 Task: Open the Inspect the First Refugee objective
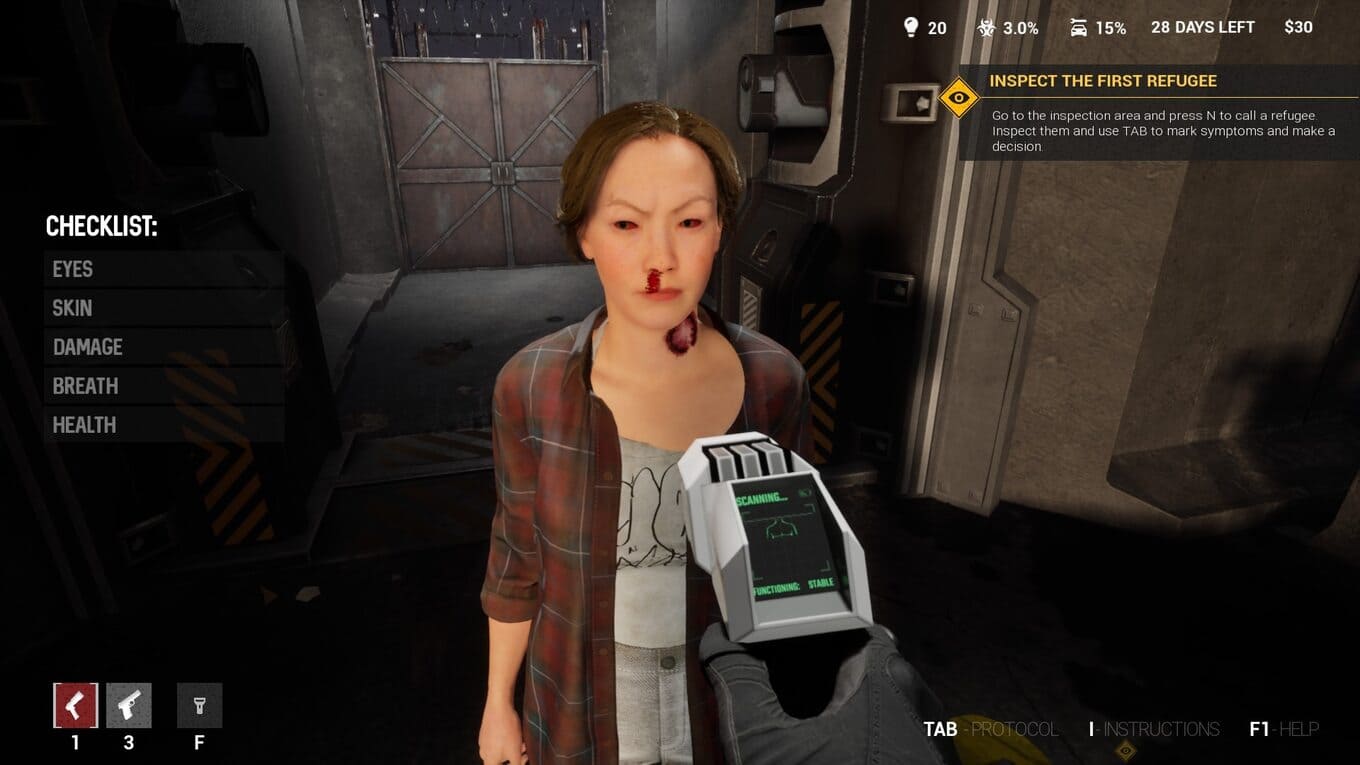[1102, 81]
